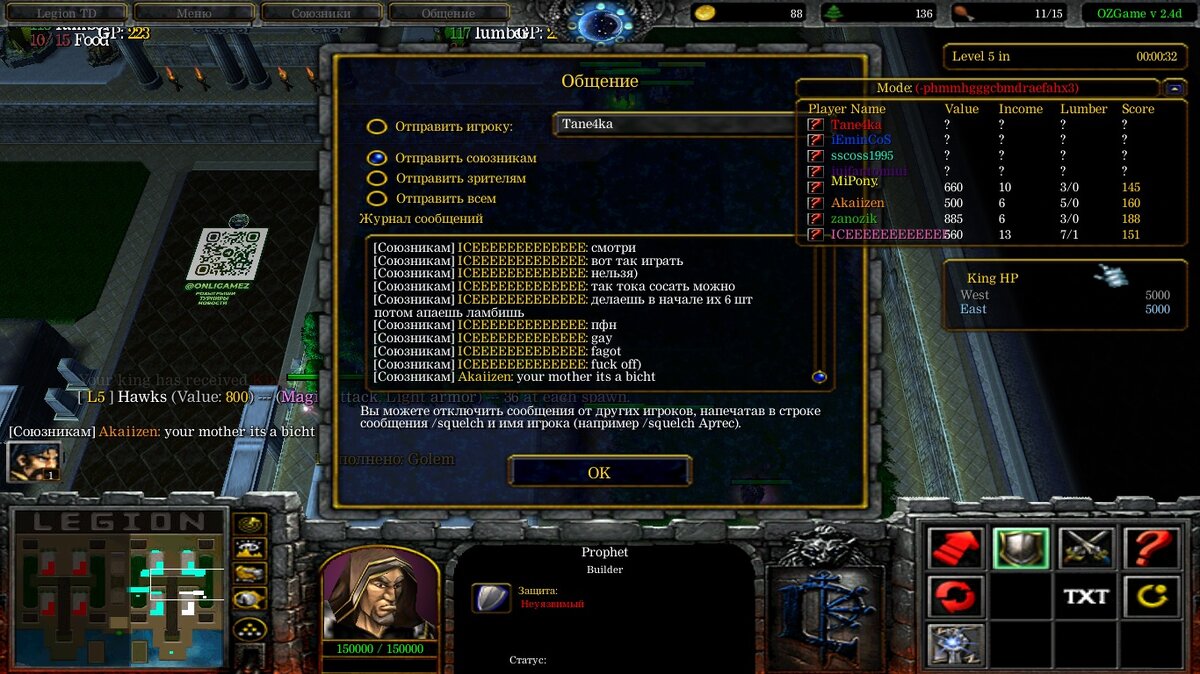Toggle the formation movement button

[x=249, y=629]
